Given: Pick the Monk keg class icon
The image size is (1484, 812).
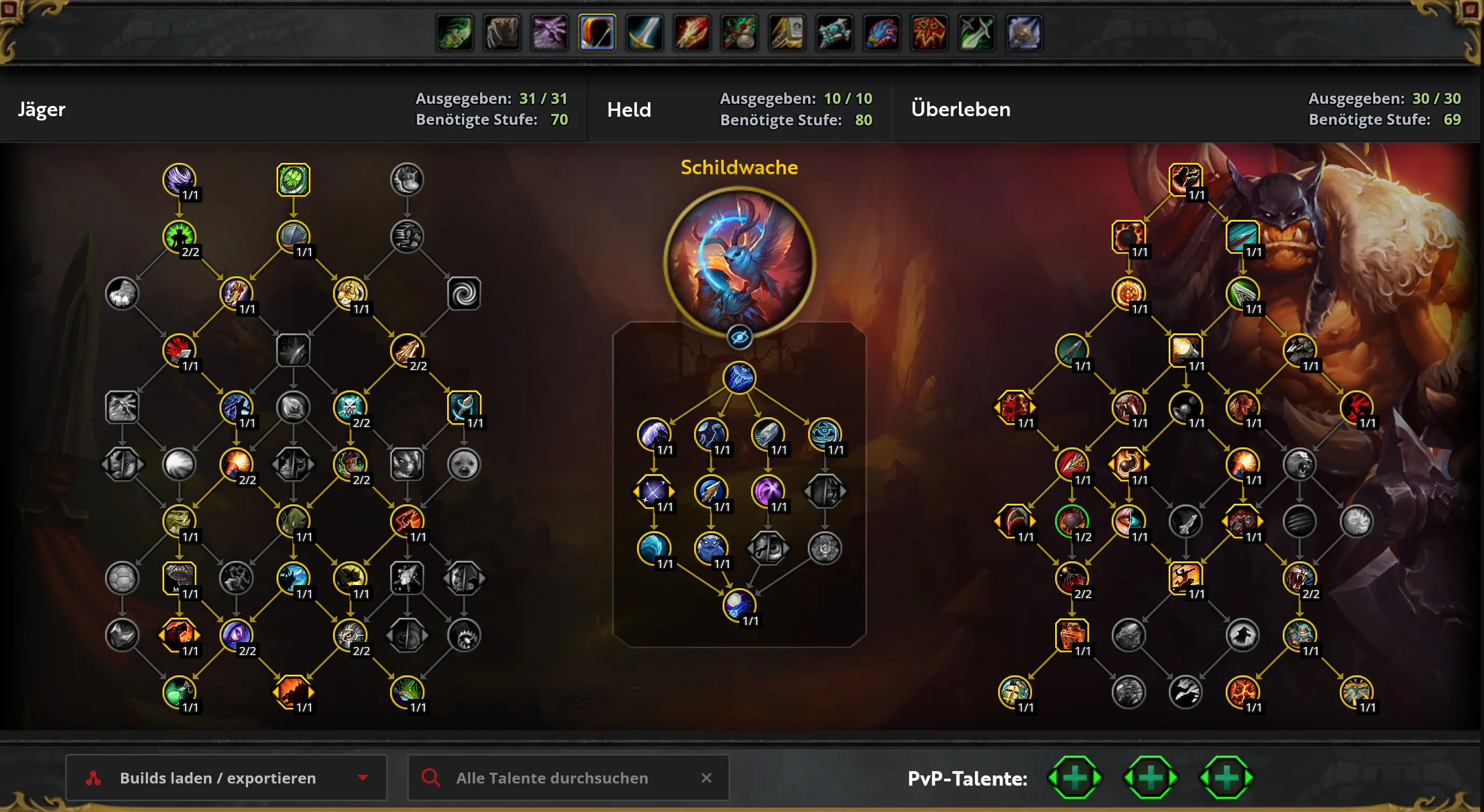Looking at the screenshot, I should tap(739, 33).
